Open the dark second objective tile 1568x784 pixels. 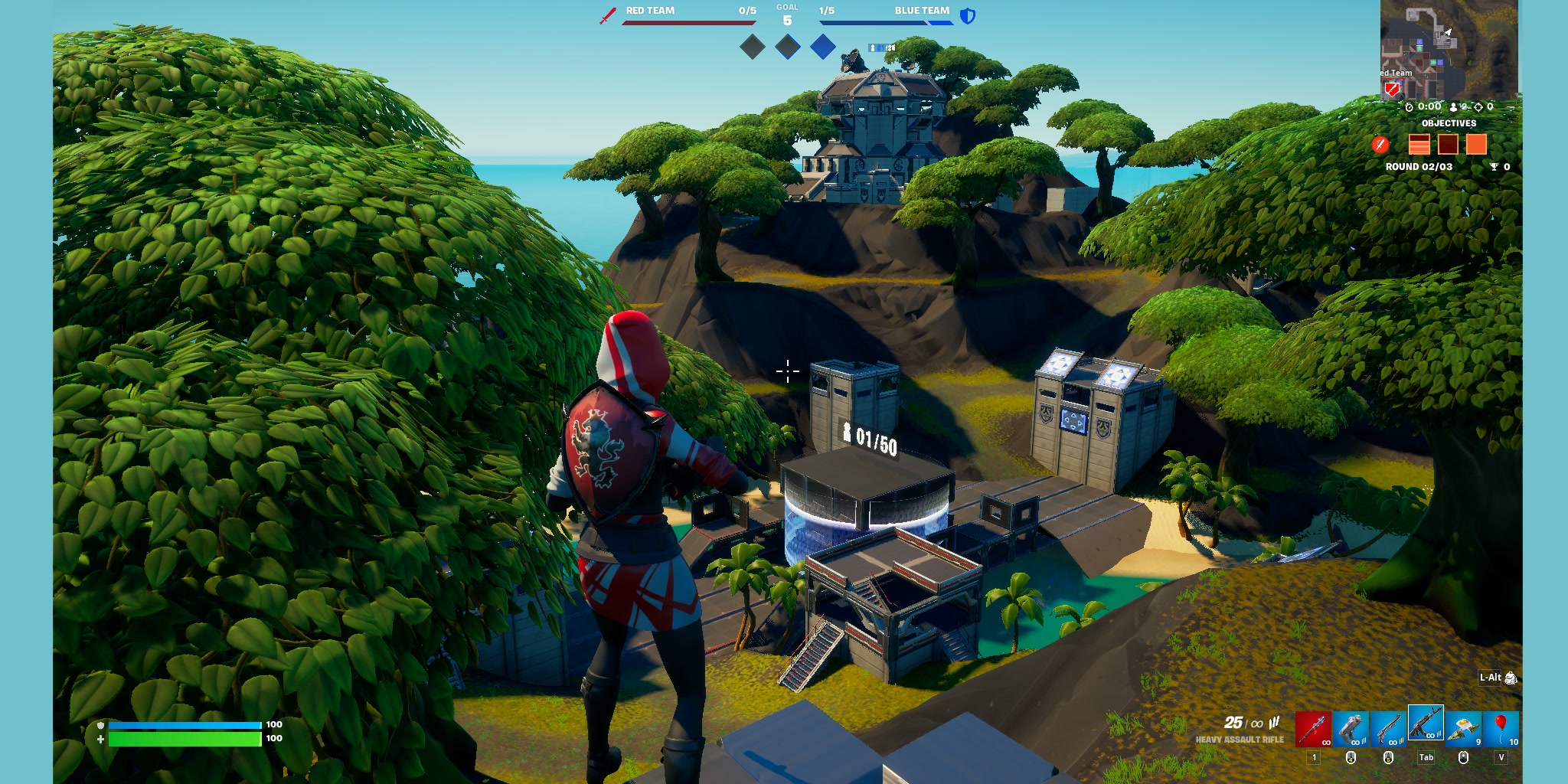pyautogui.click(x=1448, y=145)
